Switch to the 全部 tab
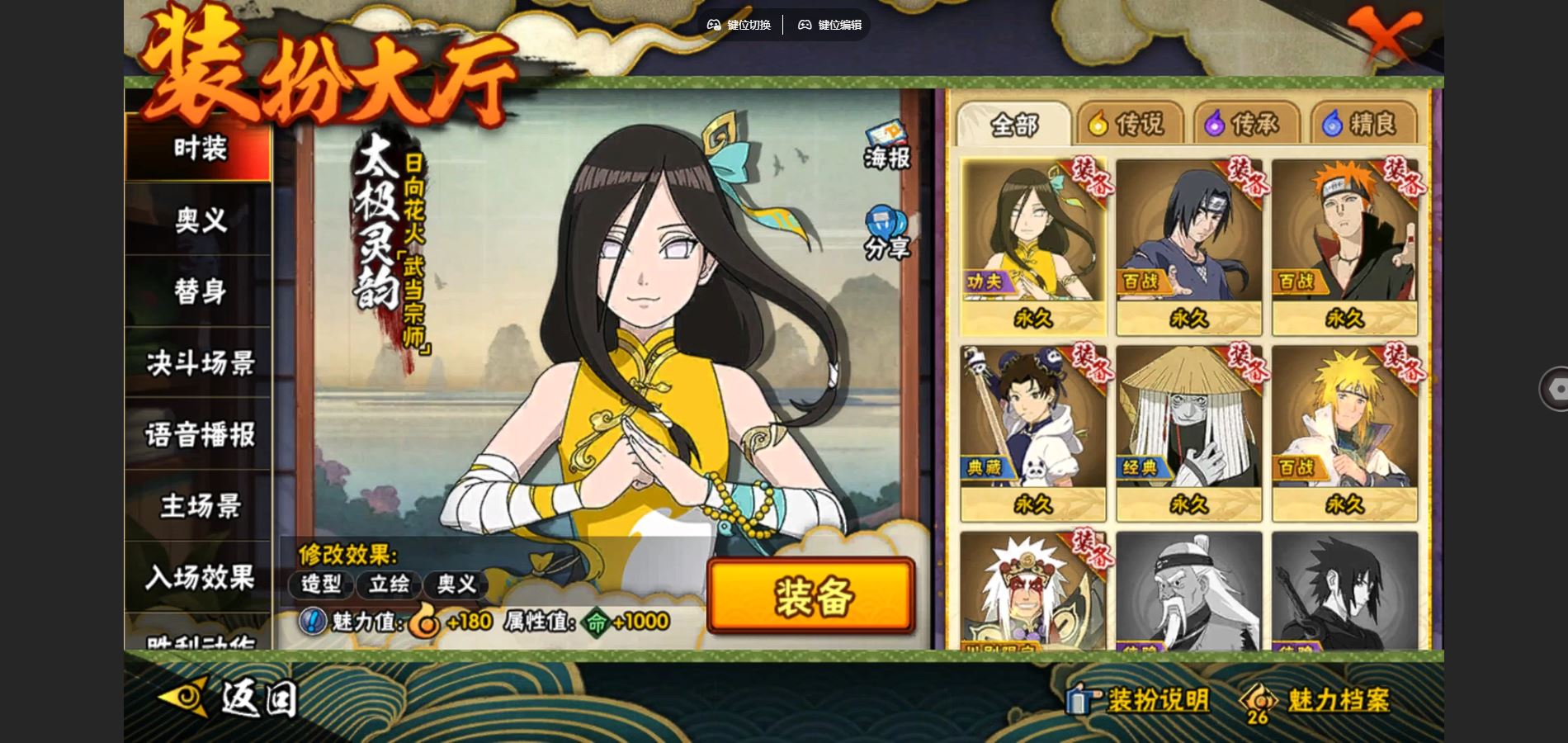1568x743 pixels. (x=1013, y=125)
